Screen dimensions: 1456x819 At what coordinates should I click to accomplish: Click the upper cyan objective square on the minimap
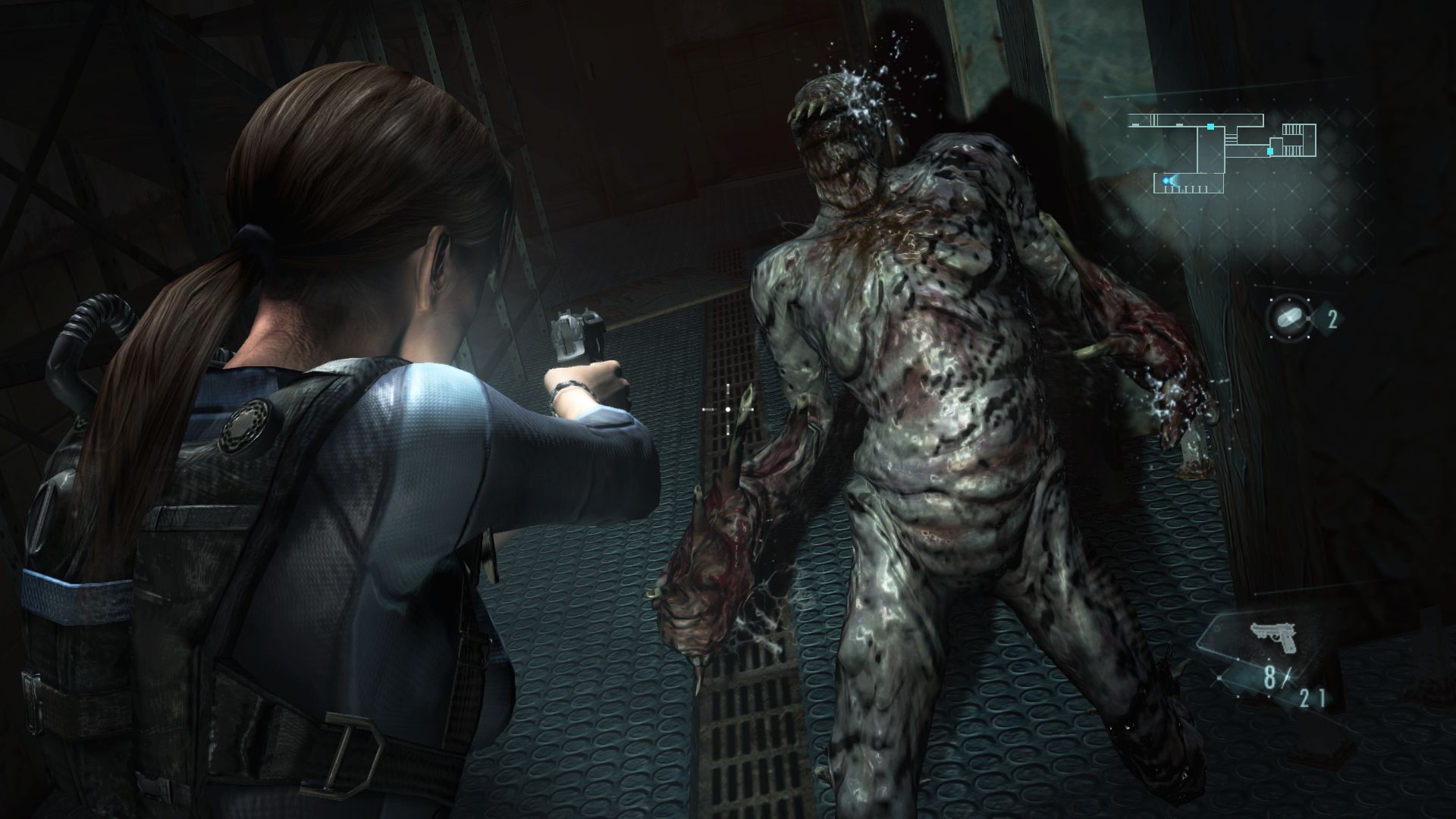click(x=1210, y=125)
